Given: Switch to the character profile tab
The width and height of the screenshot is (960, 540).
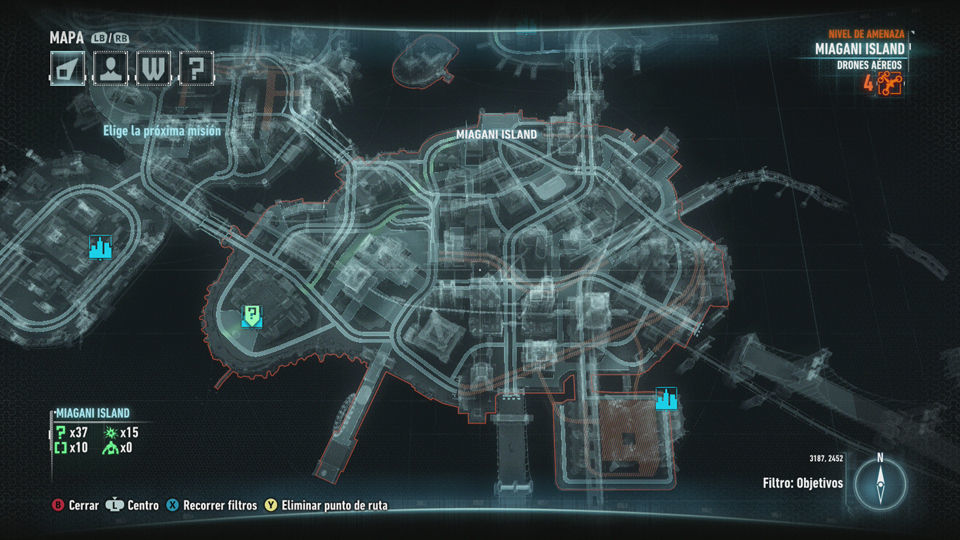Looking at the screenshot, I should point(111,68).
